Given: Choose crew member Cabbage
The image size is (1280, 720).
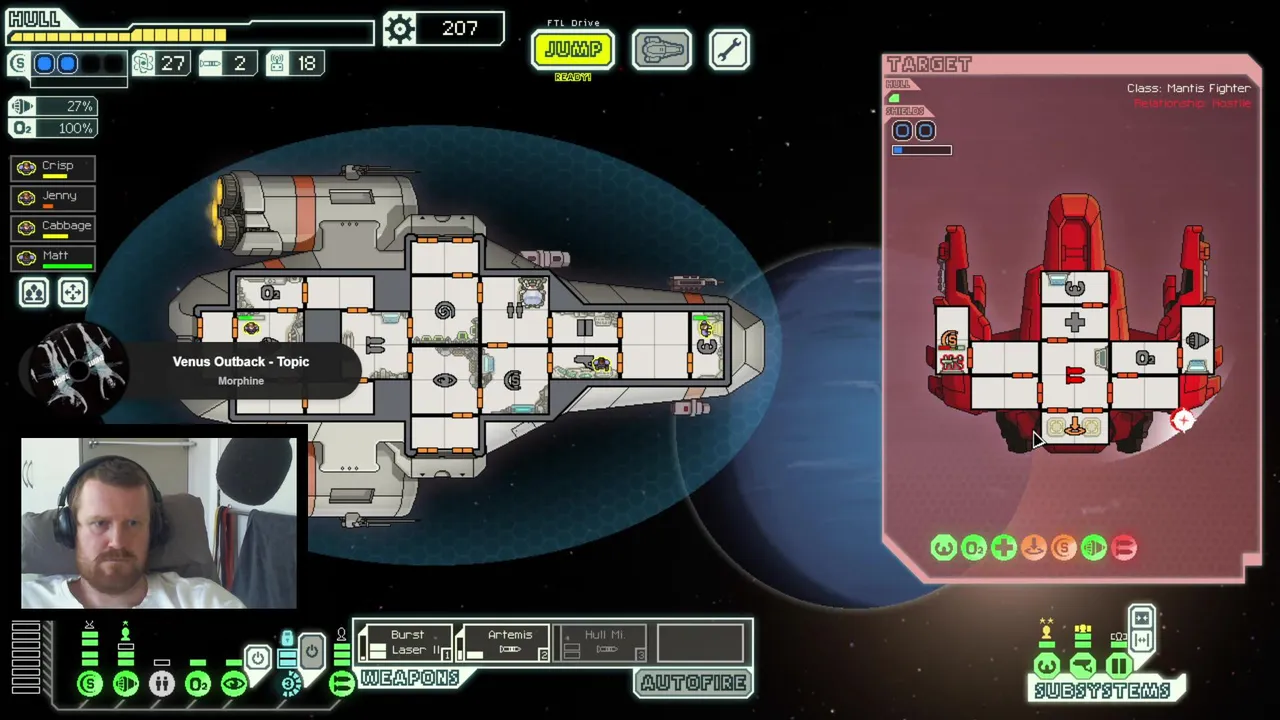Looking at the screenshot, I should (x=53, y=227).
